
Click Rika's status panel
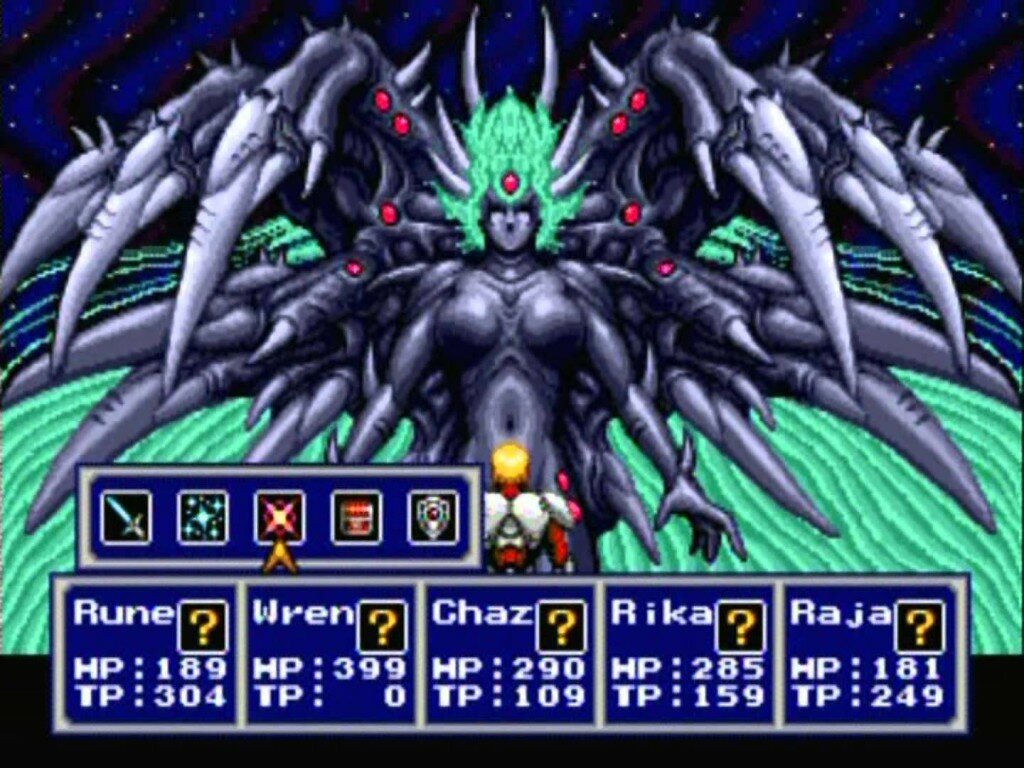pyautogui.click(x=687, y=653)
